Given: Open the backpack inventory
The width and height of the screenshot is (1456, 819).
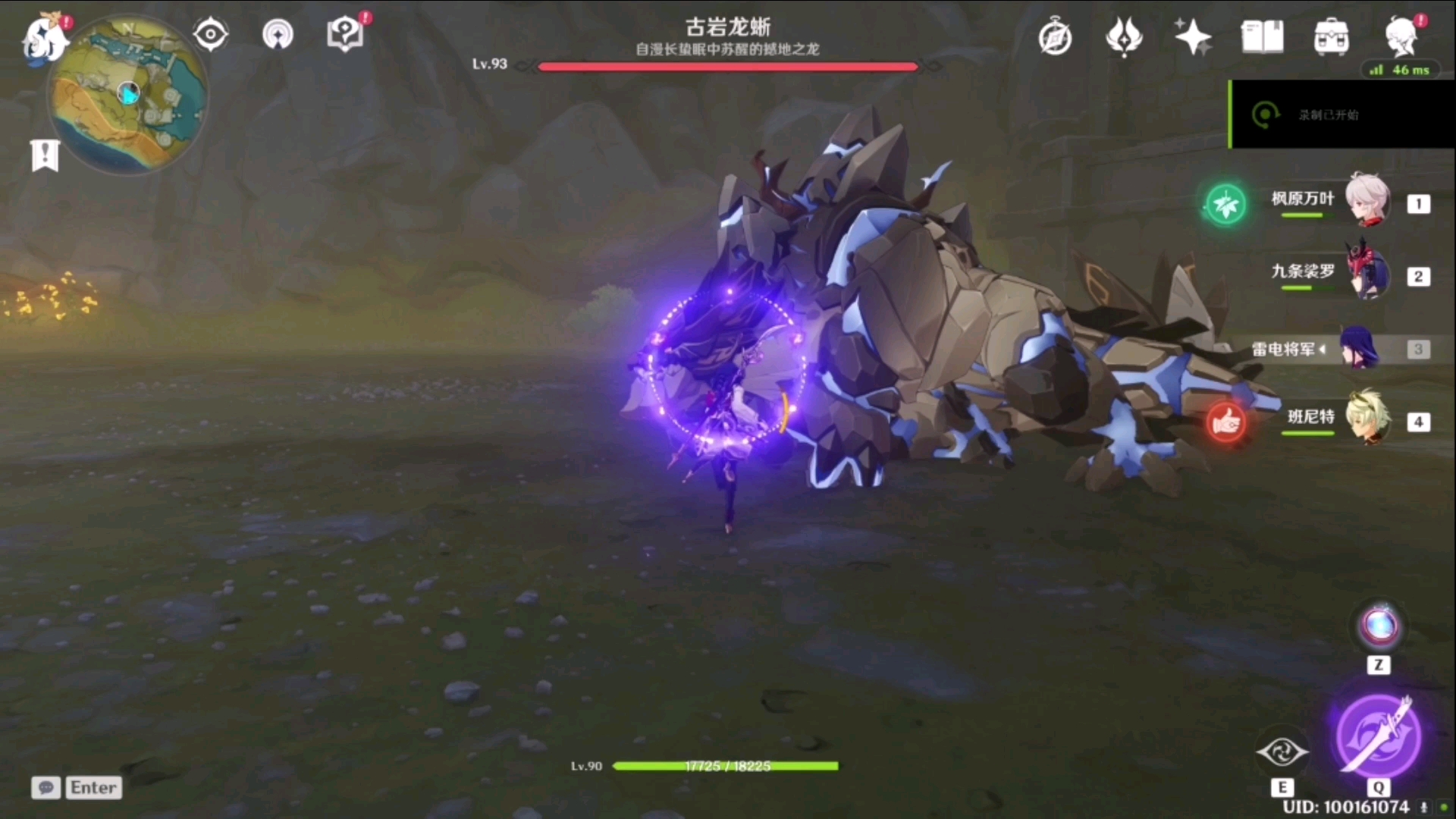Looking at the screenshot, I should 1332,36.
